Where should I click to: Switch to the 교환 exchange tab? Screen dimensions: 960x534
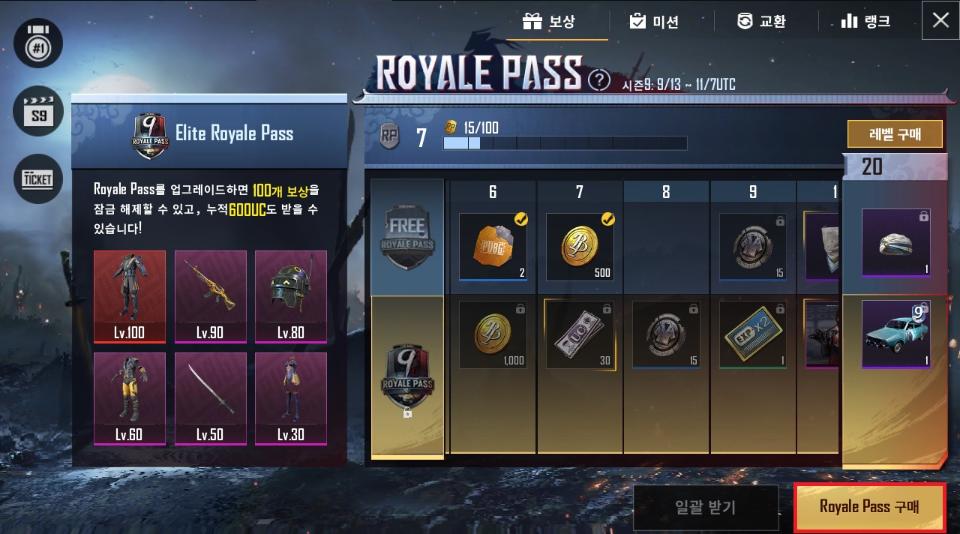point(761,20)
